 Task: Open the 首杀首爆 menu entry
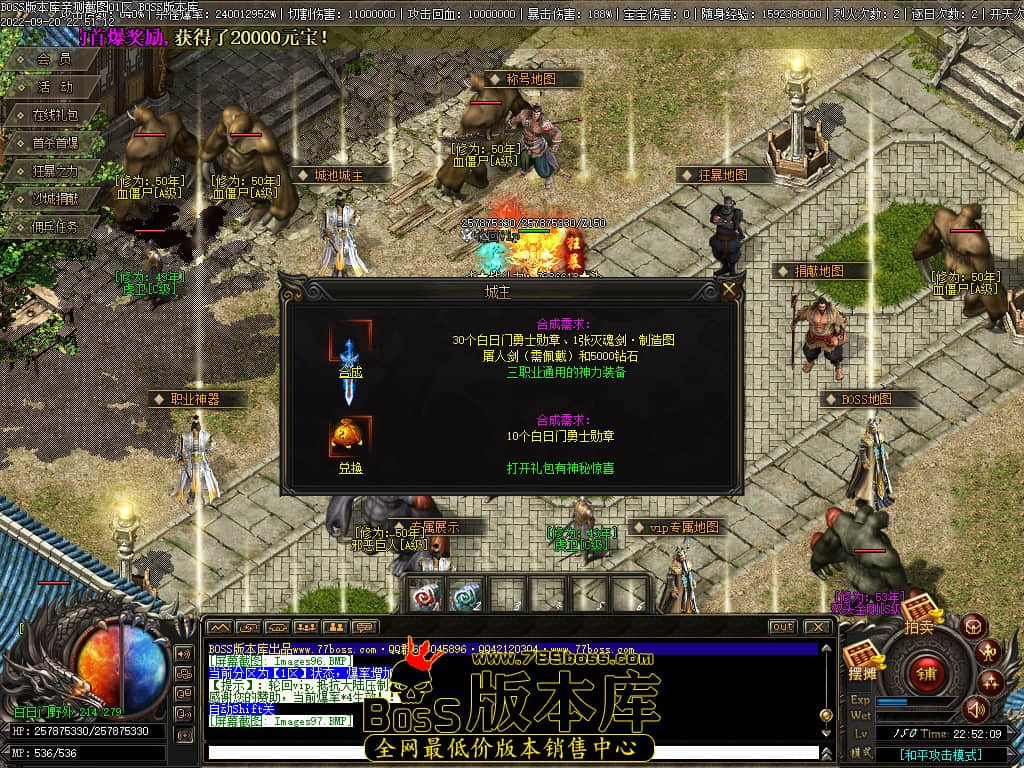(54, 143)
